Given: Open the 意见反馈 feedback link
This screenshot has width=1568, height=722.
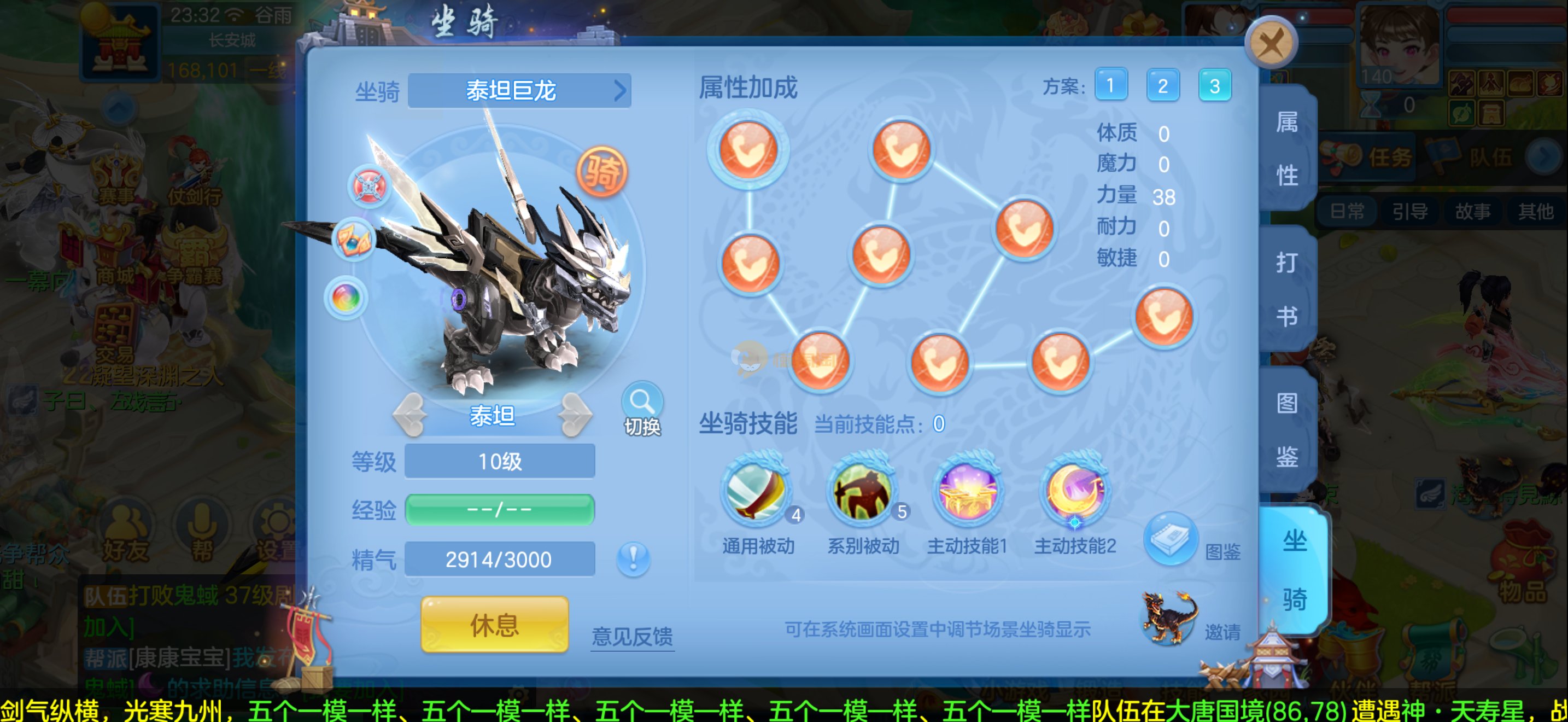Looking at the screenshot, I should coord(632,637).
